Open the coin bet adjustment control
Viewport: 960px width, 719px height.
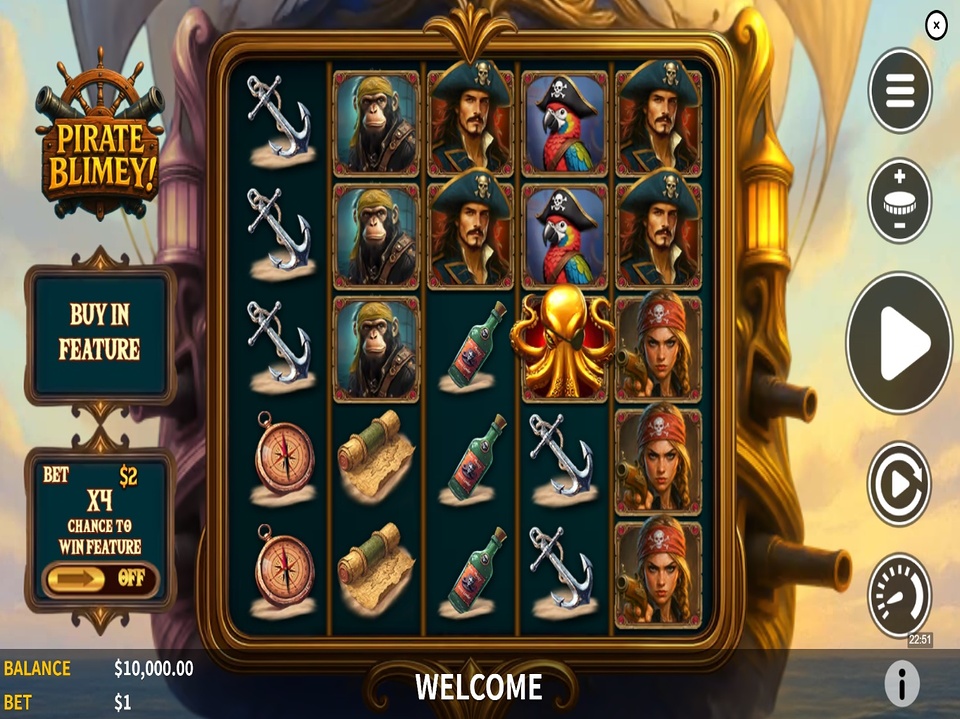[x=900, y=200]
